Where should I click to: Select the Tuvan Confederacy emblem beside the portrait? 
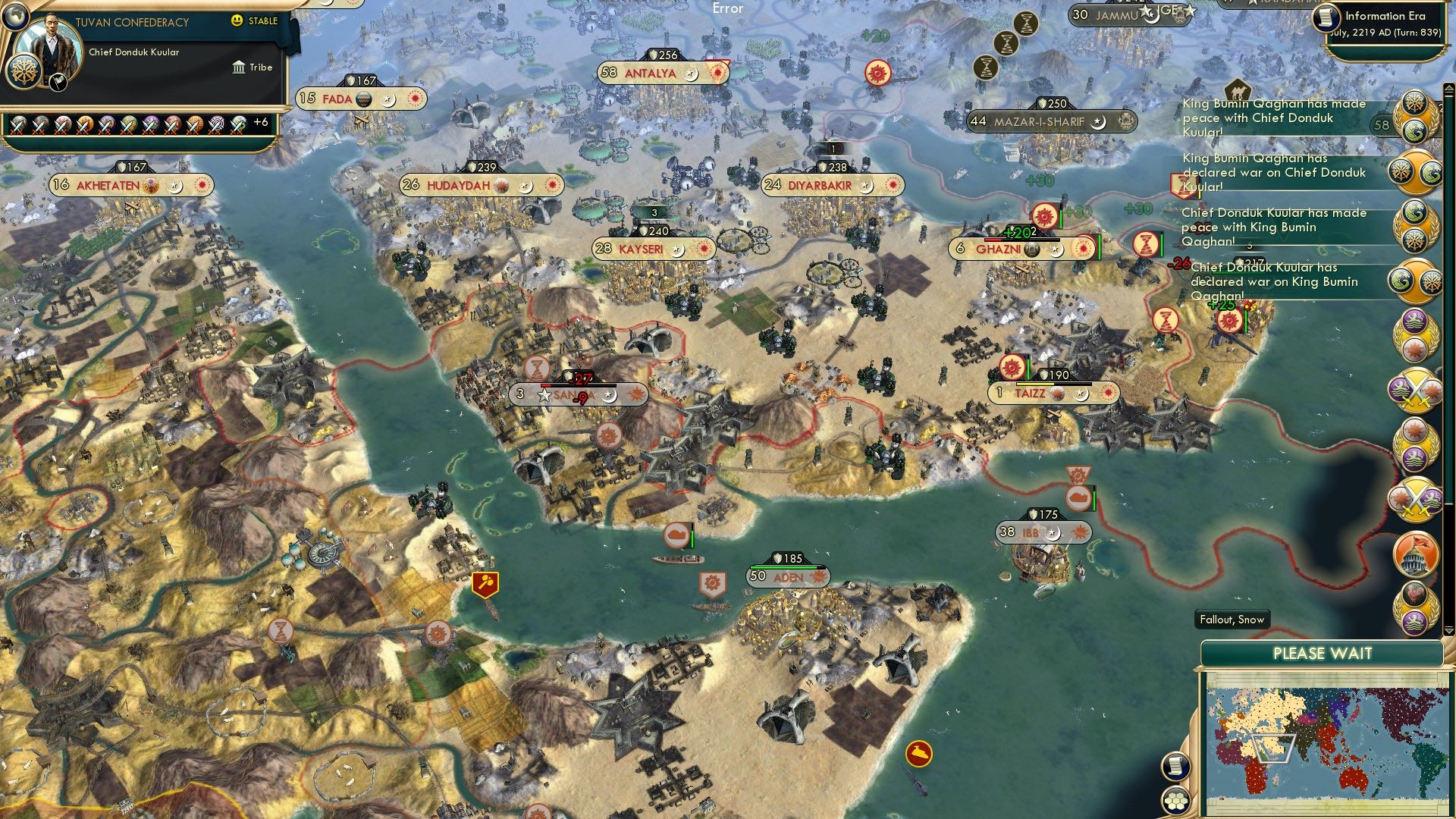(24, 72)
